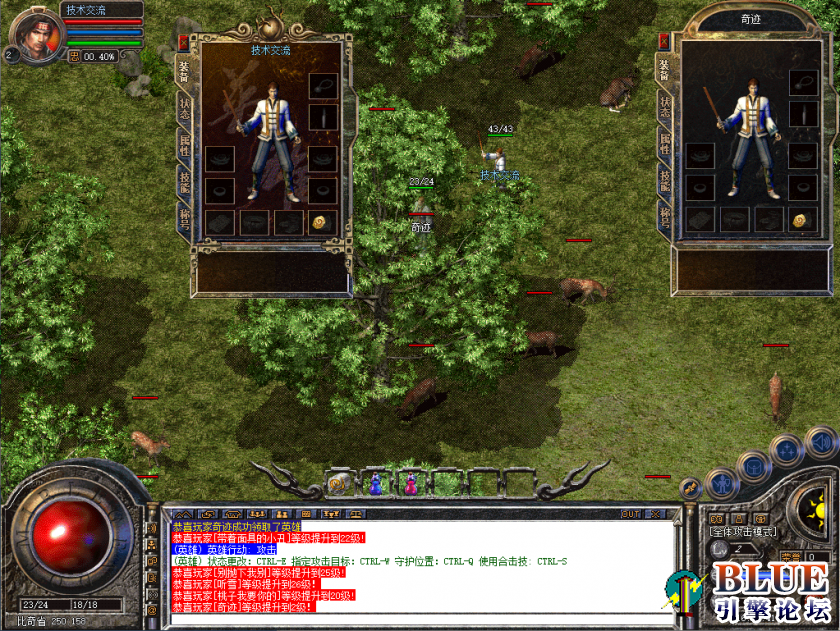Screen dimensions: 840x631
Task: Open 属性 tab in 奇迹 panel
Action: coord(665,145)
